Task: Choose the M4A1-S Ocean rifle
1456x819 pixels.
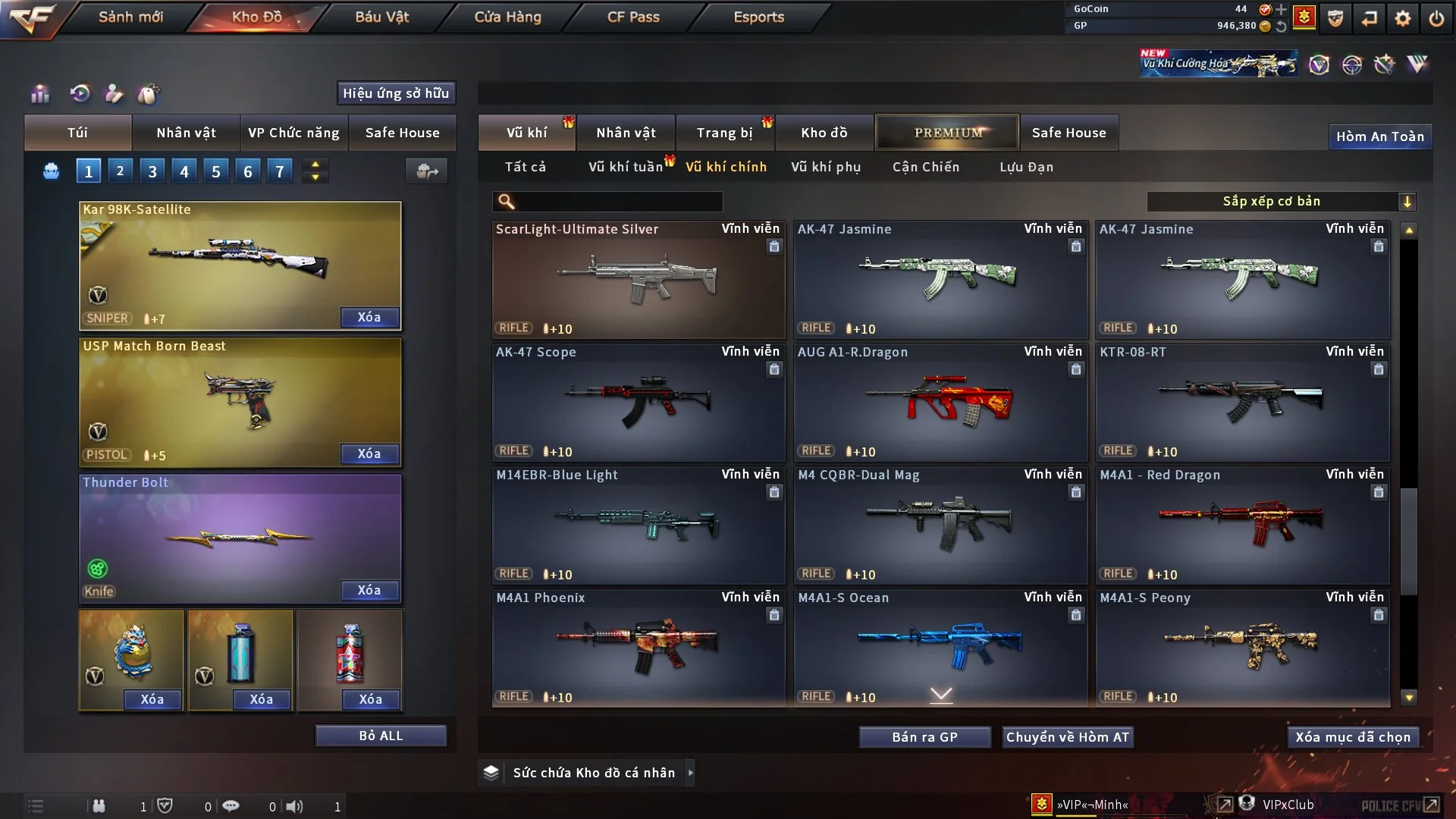Action: click(x=940, y=645)
